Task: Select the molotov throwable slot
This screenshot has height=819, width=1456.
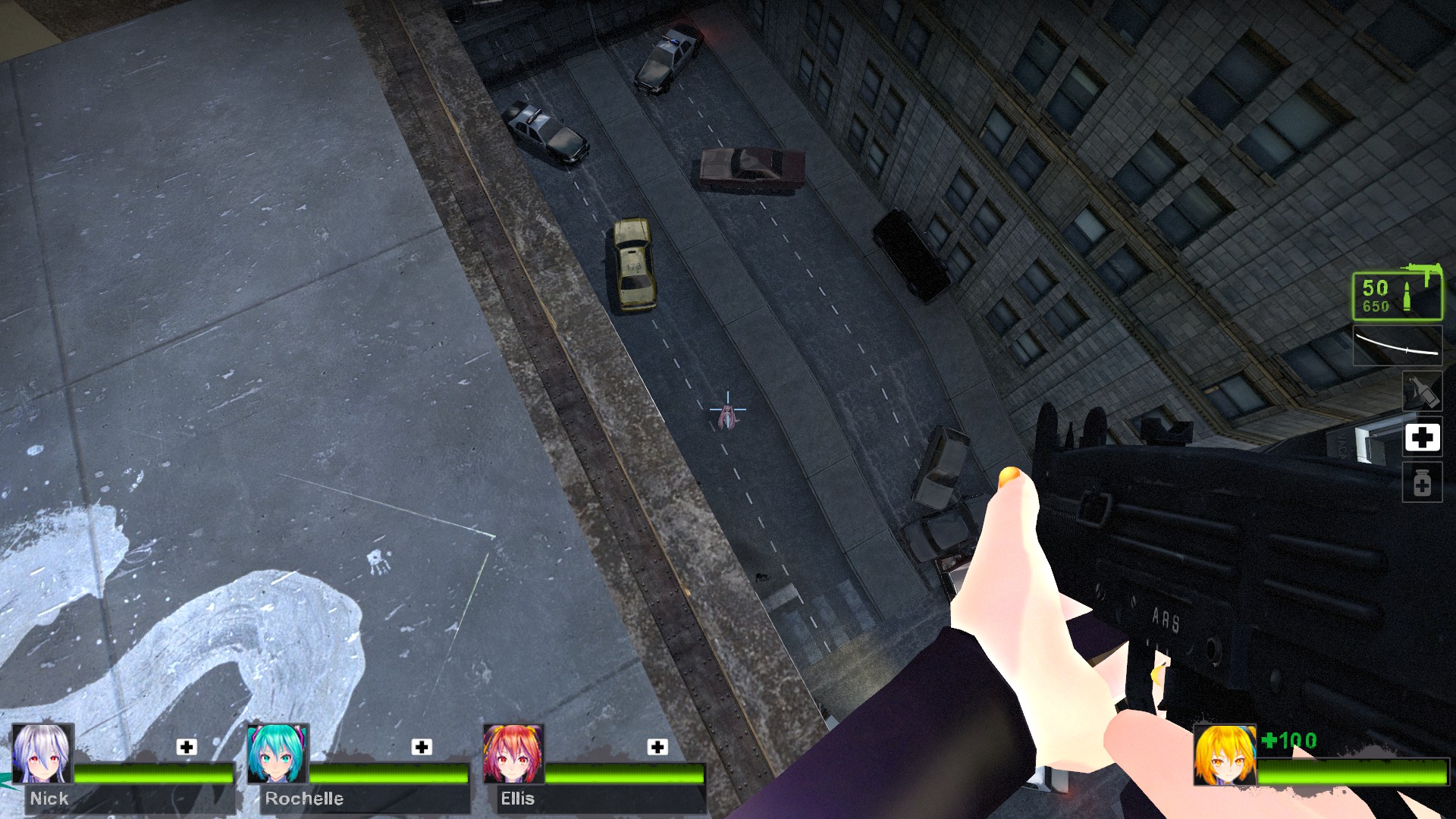Action: 1422,391
